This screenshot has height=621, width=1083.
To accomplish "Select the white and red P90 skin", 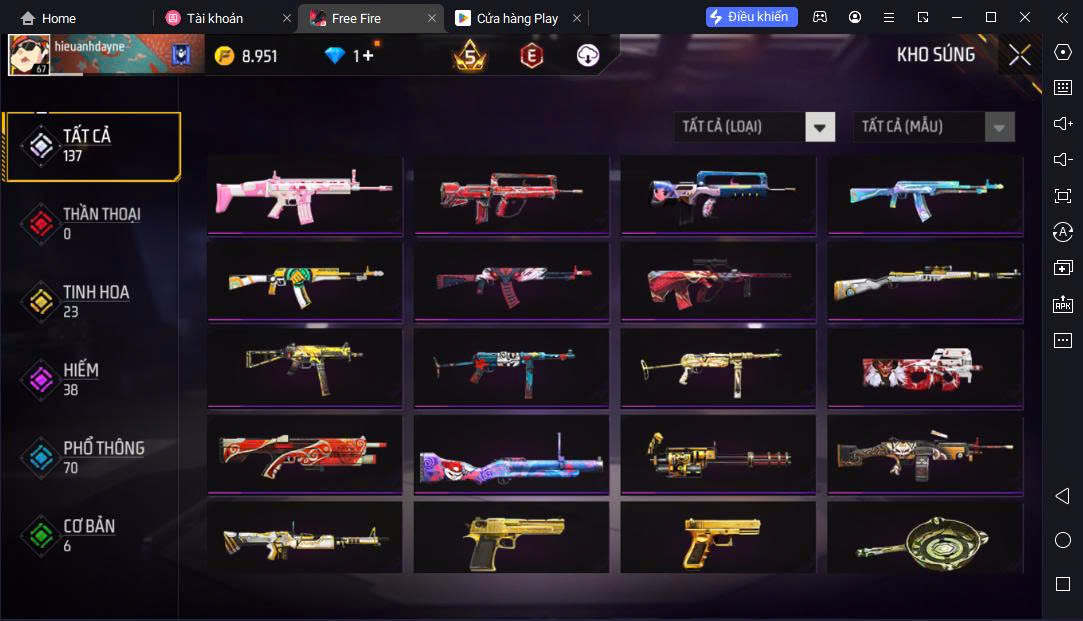I will 925,367.
